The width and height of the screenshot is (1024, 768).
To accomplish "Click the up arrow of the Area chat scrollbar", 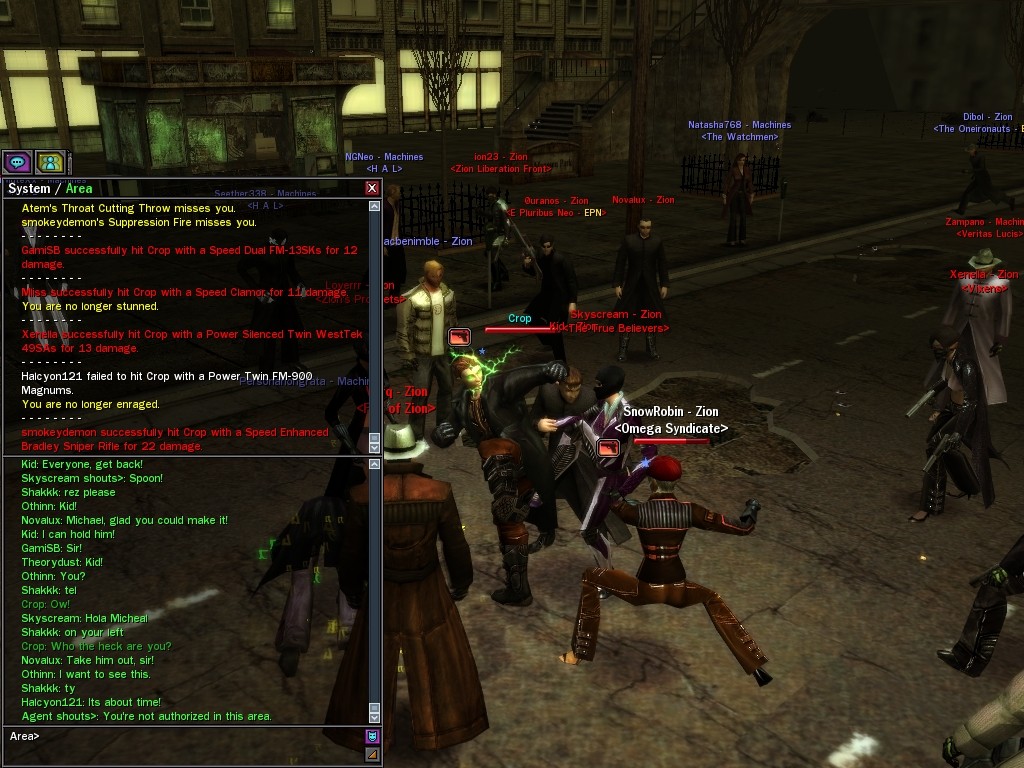I will pos(375,464).
